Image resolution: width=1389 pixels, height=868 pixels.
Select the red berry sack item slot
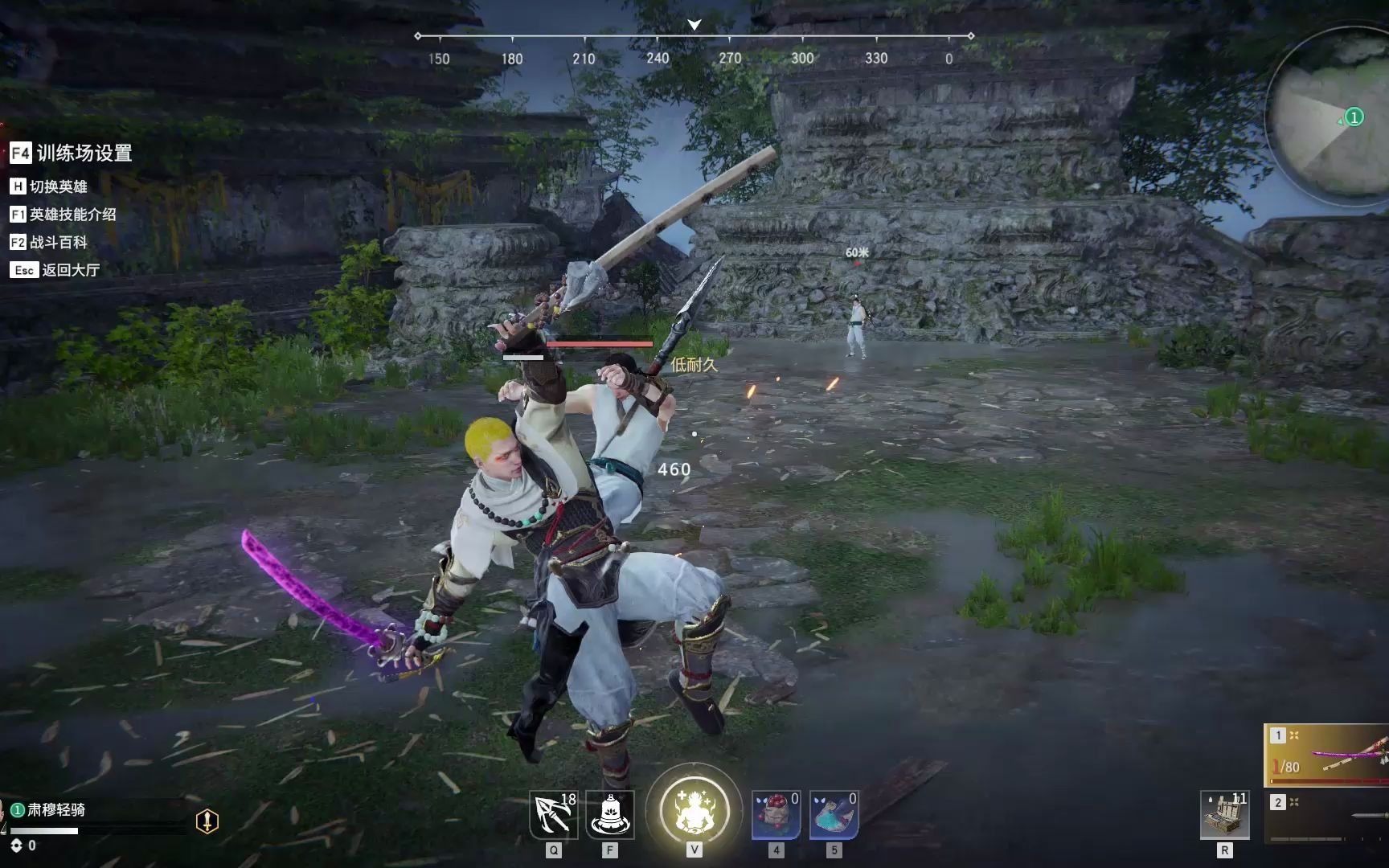click(776, 815)
